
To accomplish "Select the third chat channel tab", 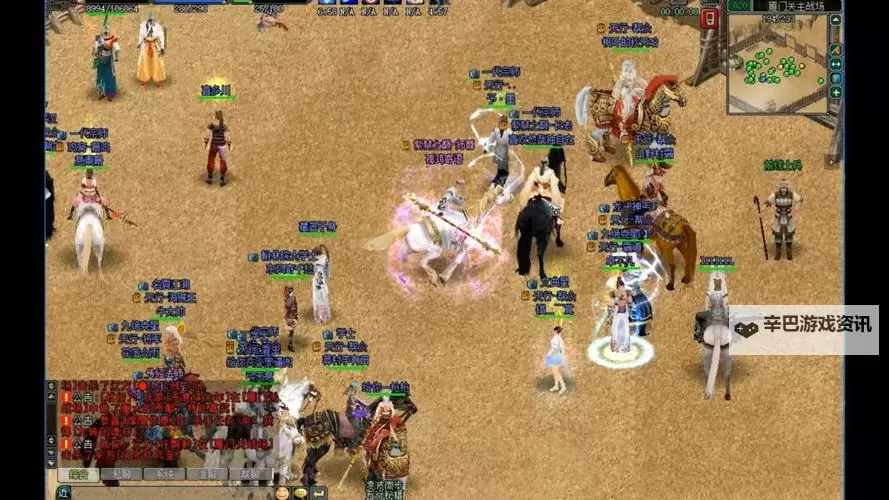I will (x=164, y=473).
